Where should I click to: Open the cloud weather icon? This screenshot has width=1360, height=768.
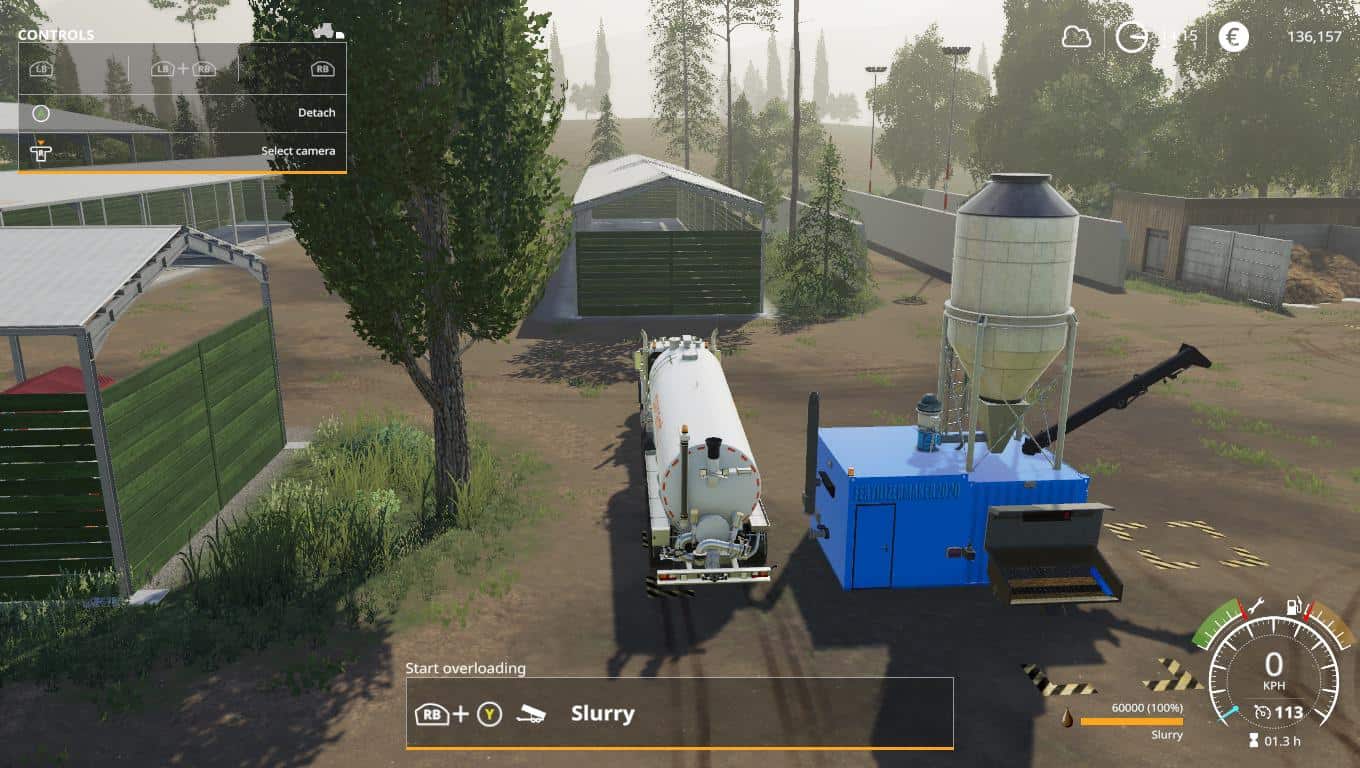(1076, 37)
